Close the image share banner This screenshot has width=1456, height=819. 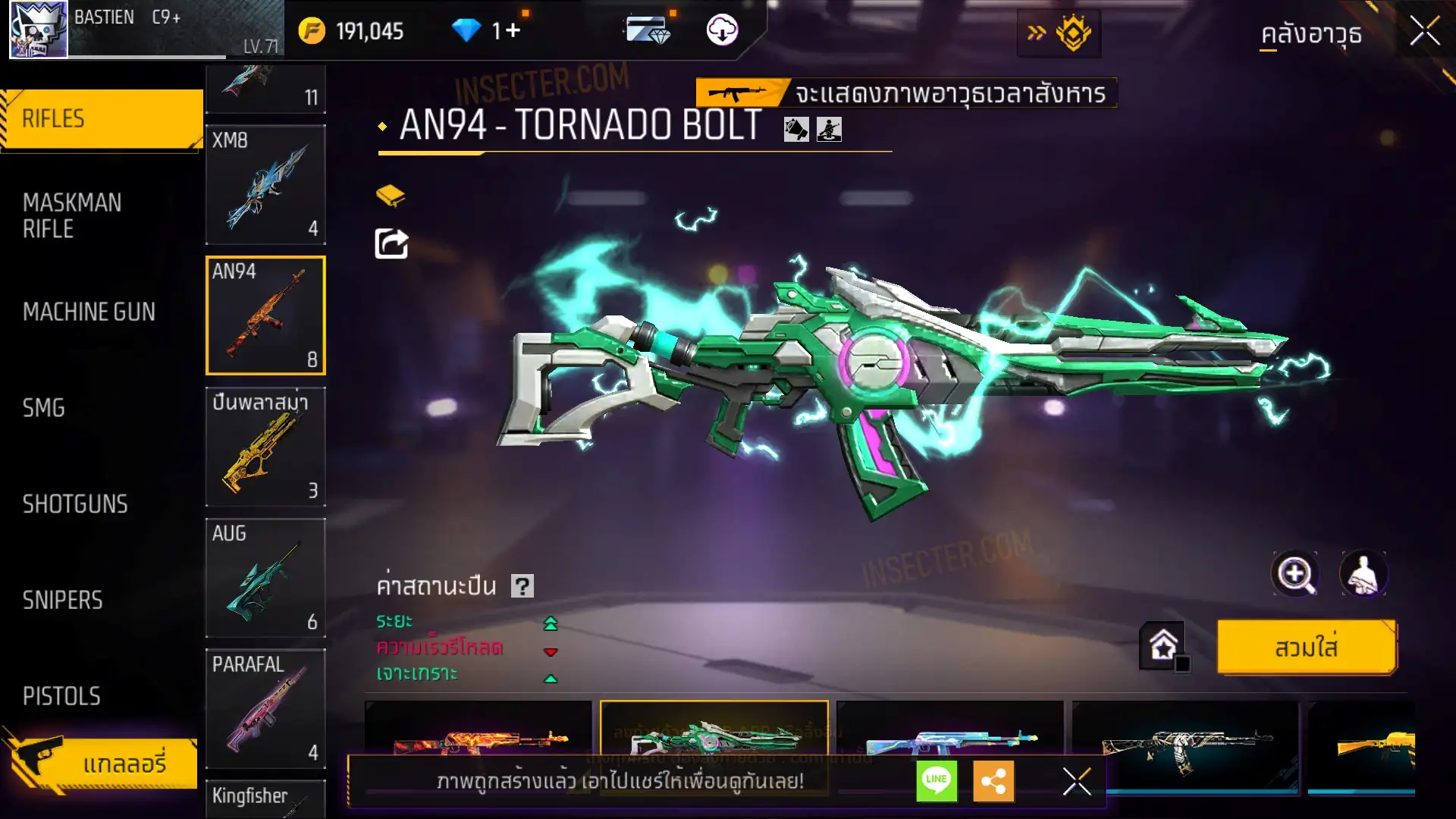pos(1076,780)
